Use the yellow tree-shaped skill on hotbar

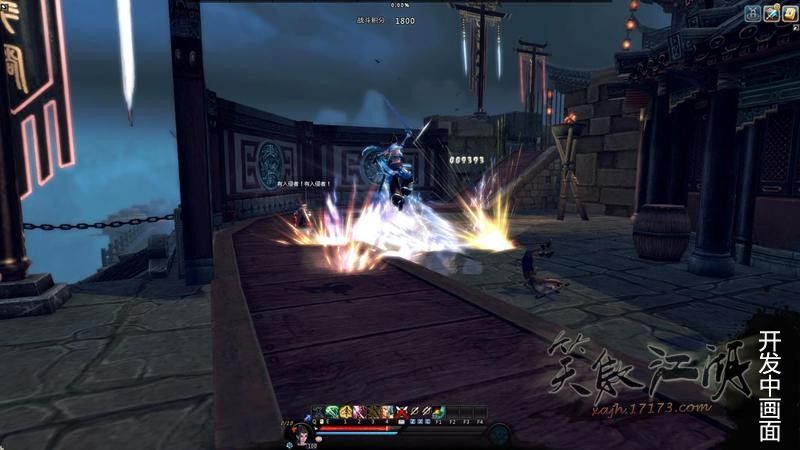tap(346, 411)
